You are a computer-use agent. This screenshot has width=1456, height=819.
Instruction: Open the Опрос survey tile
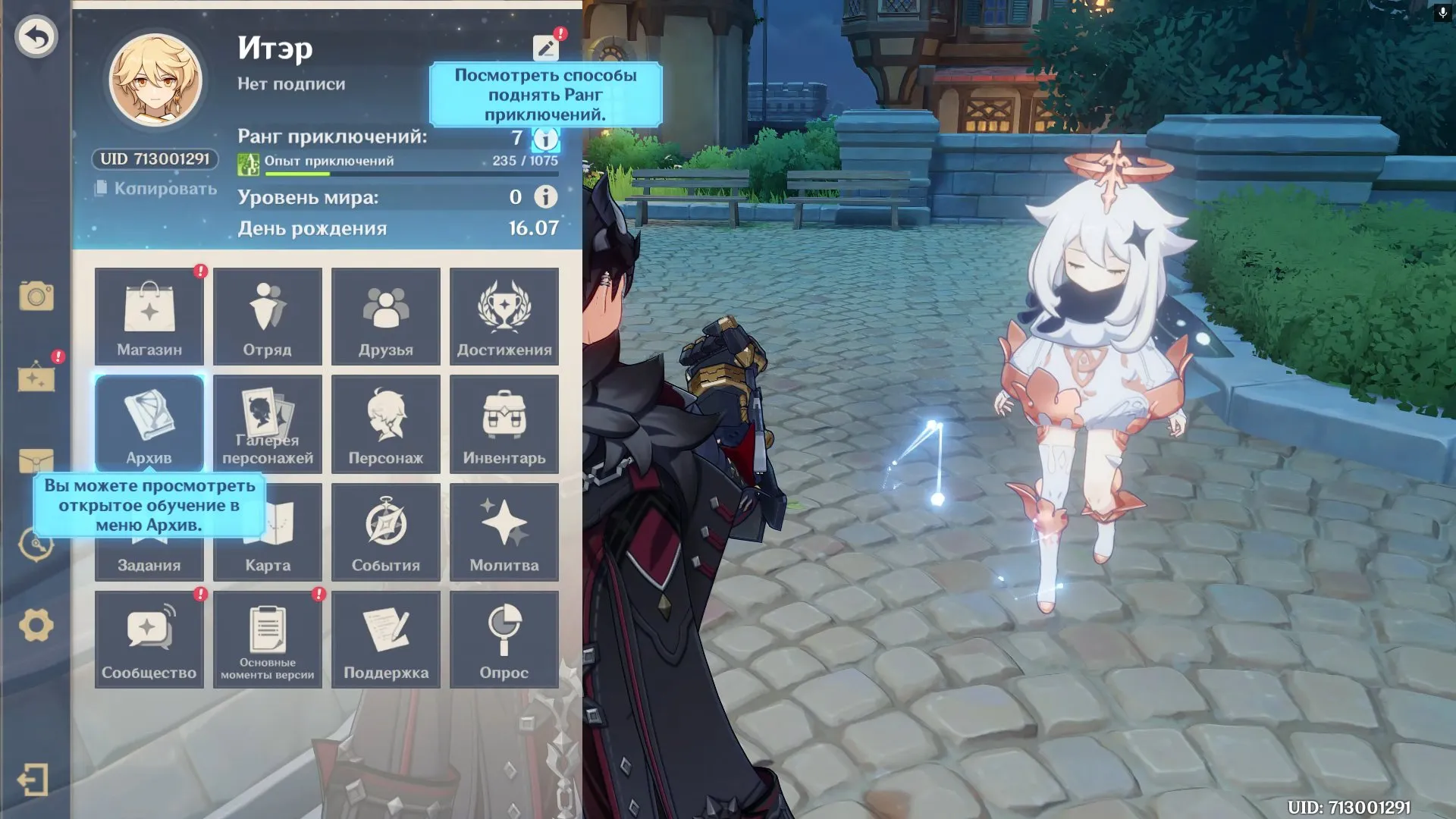(504, 639)
